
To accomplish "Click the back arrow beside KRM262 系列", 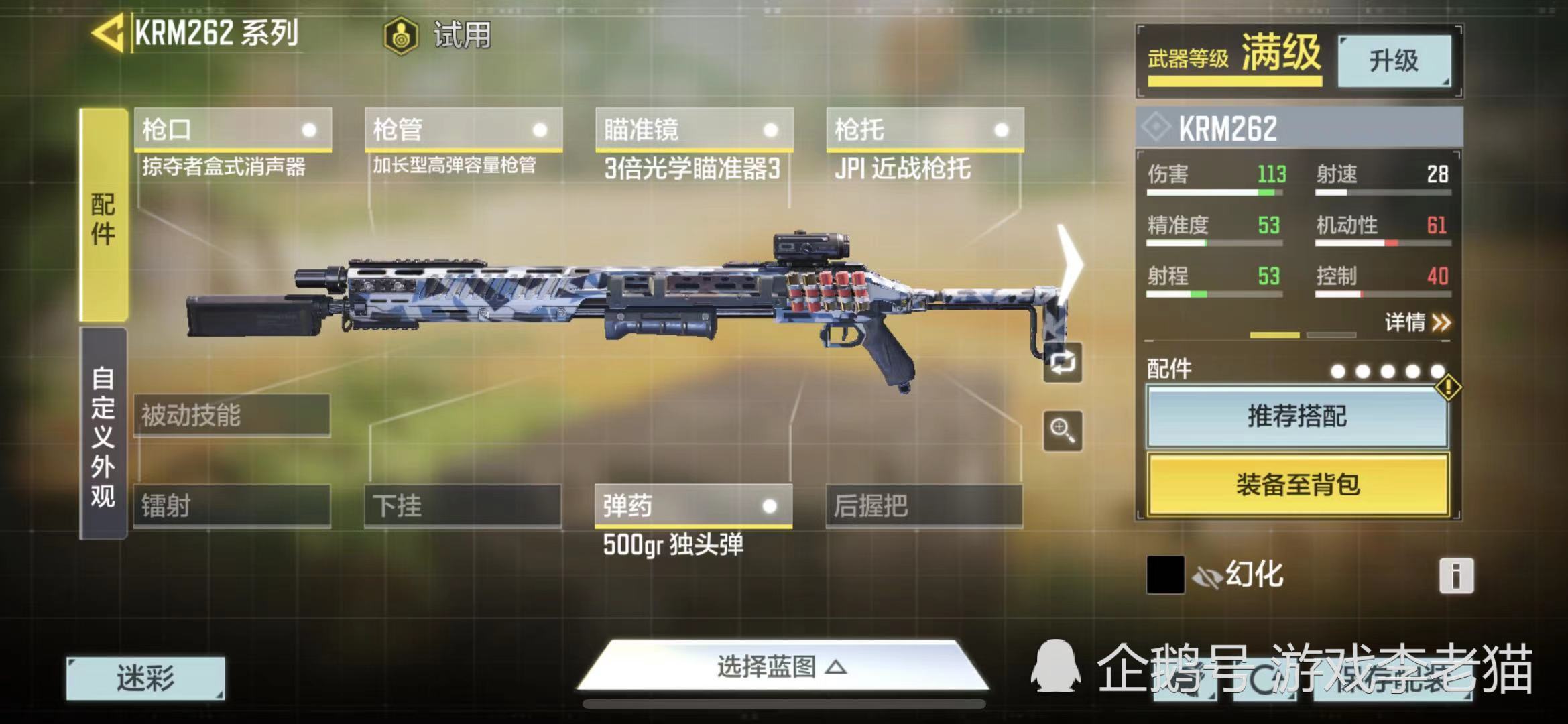I will (x=107, y=31).
